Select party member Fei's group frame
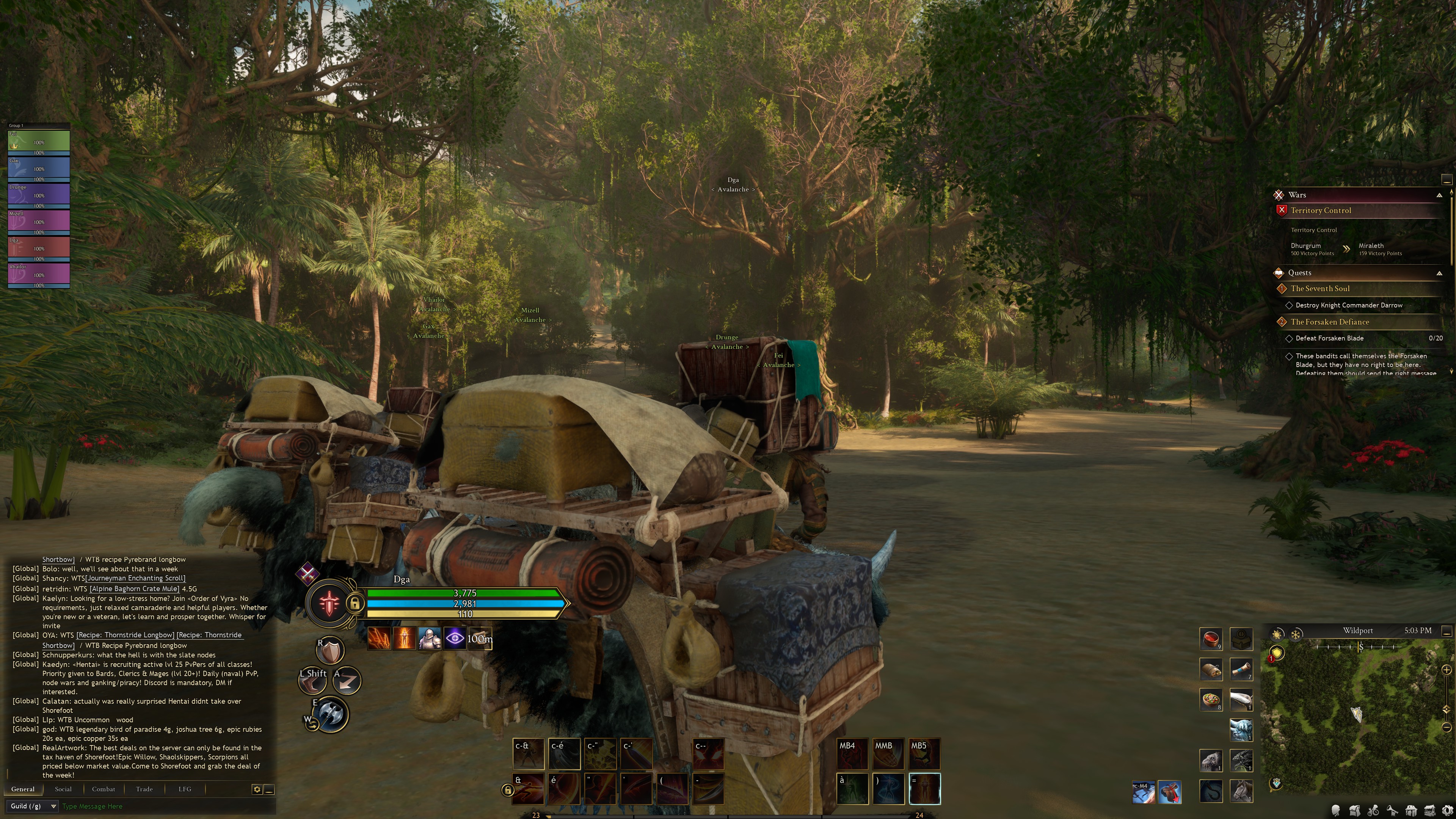 tap(38, 142)
